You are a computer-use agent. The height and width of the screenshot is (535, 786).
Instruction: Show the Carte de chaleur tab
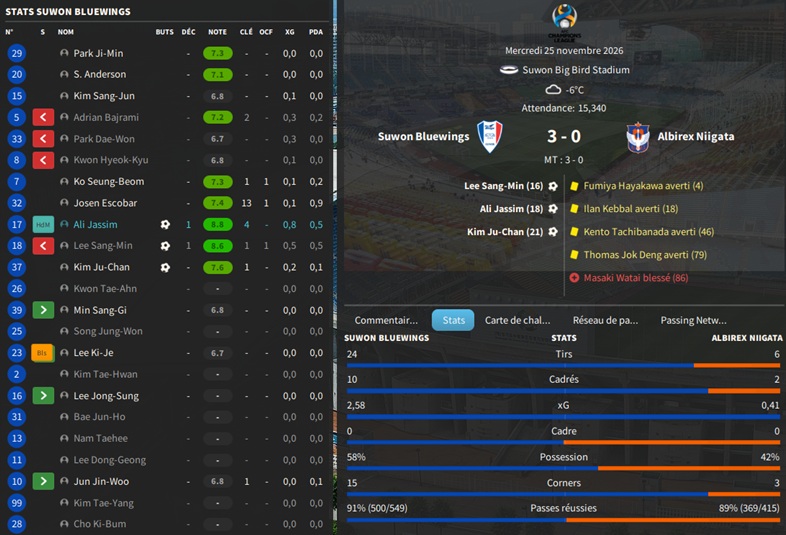coord(517,320)
